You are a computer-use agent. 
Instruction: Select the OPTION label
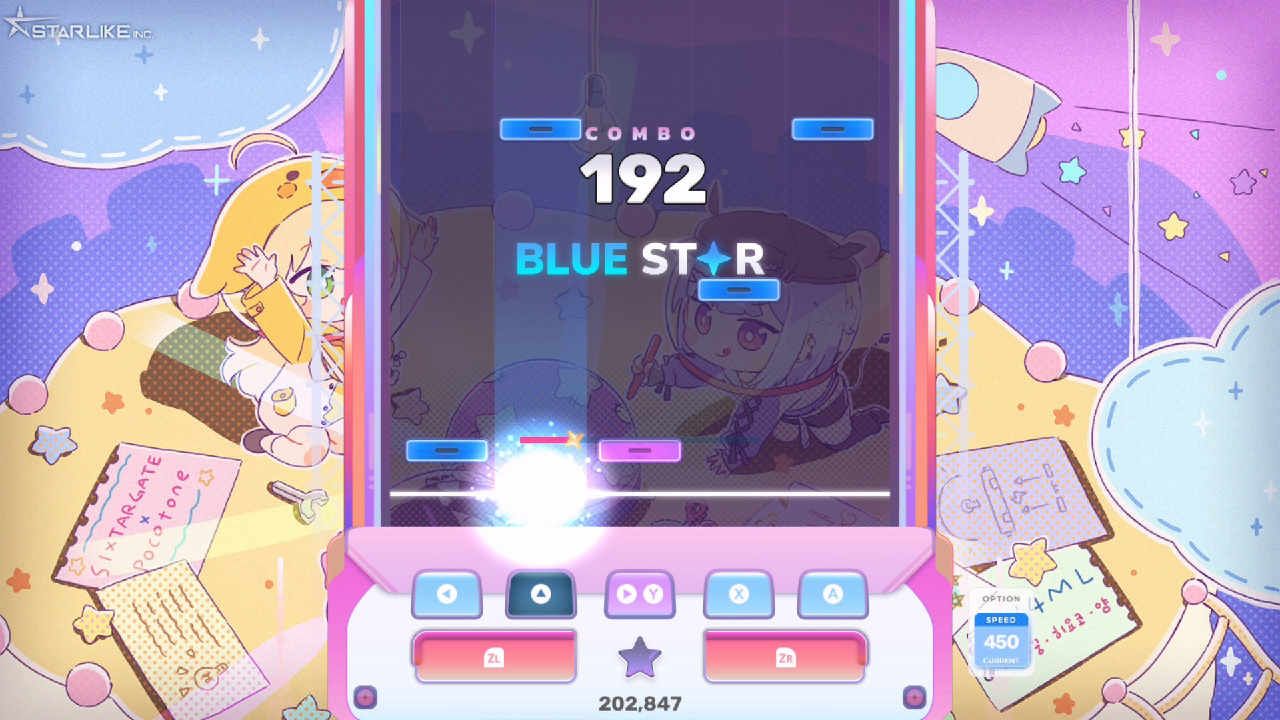coord(1001,597)
